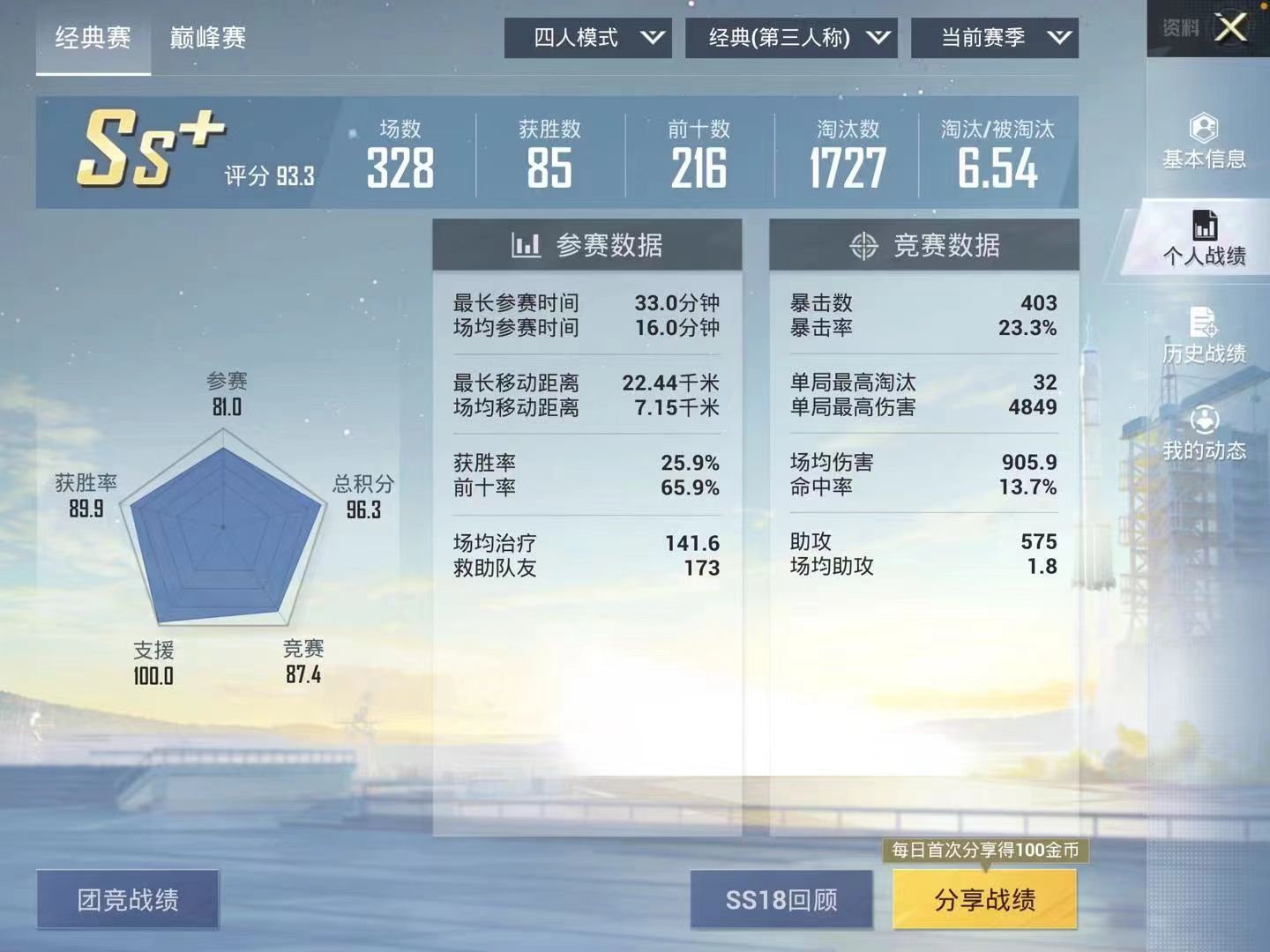Open the 巅峰赛 tab
Viewport: 1270px width, 952px height.
tap(208, 38)
